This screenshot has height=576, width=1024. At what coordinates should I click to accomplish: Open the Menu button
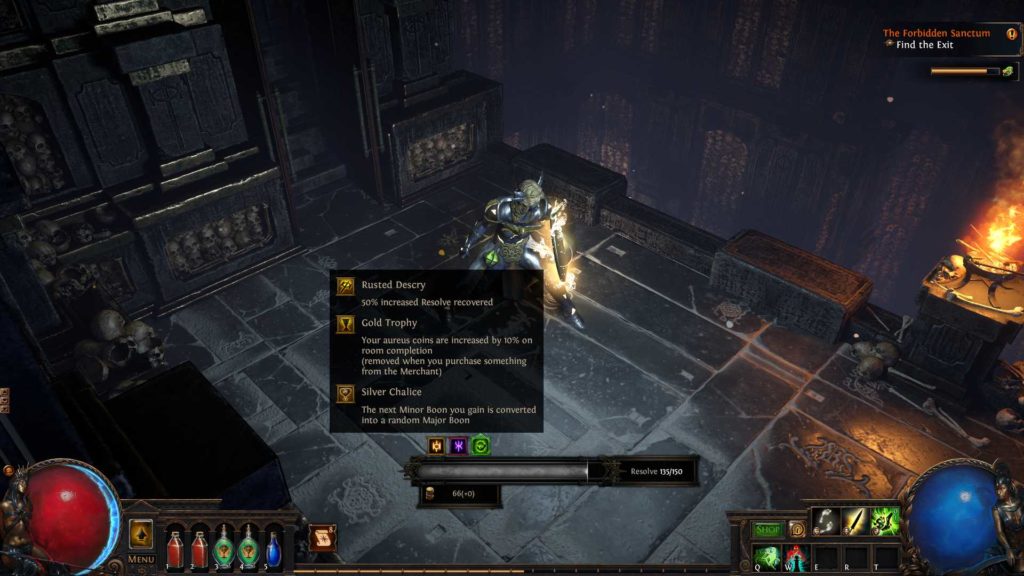141,559
